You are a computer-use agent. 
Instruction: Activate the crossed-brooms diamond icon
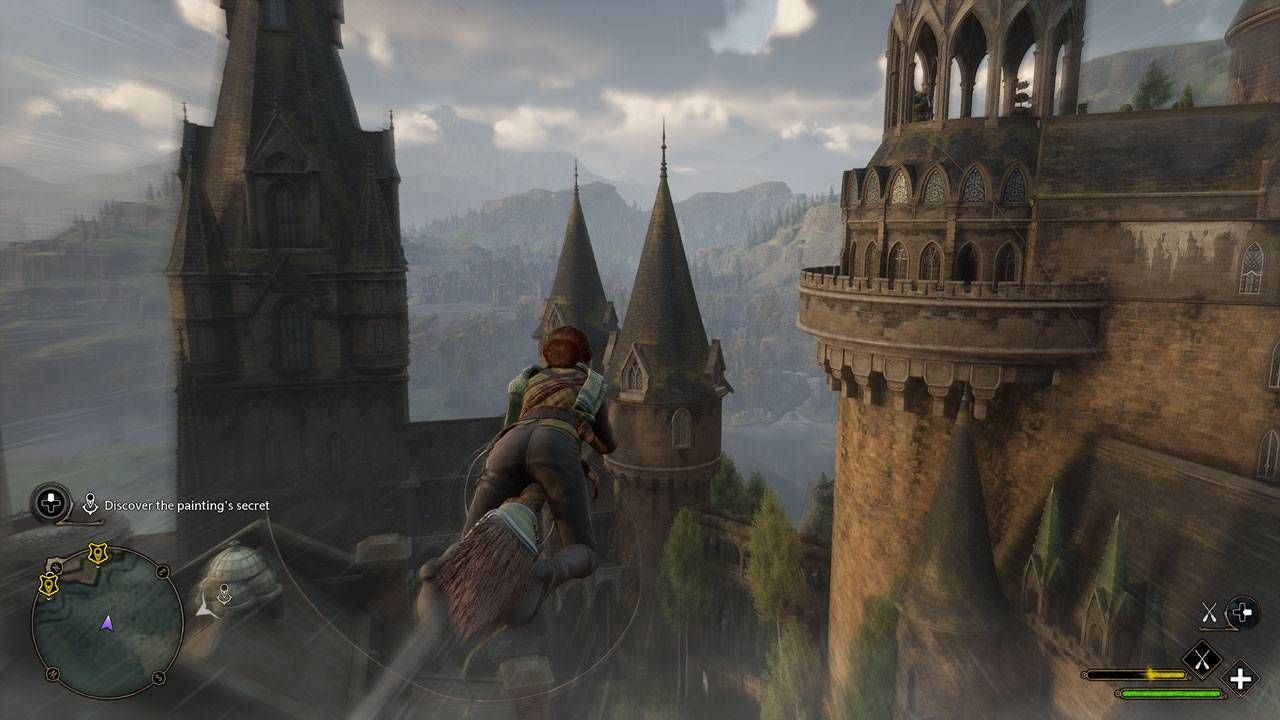pos(1201,658)
